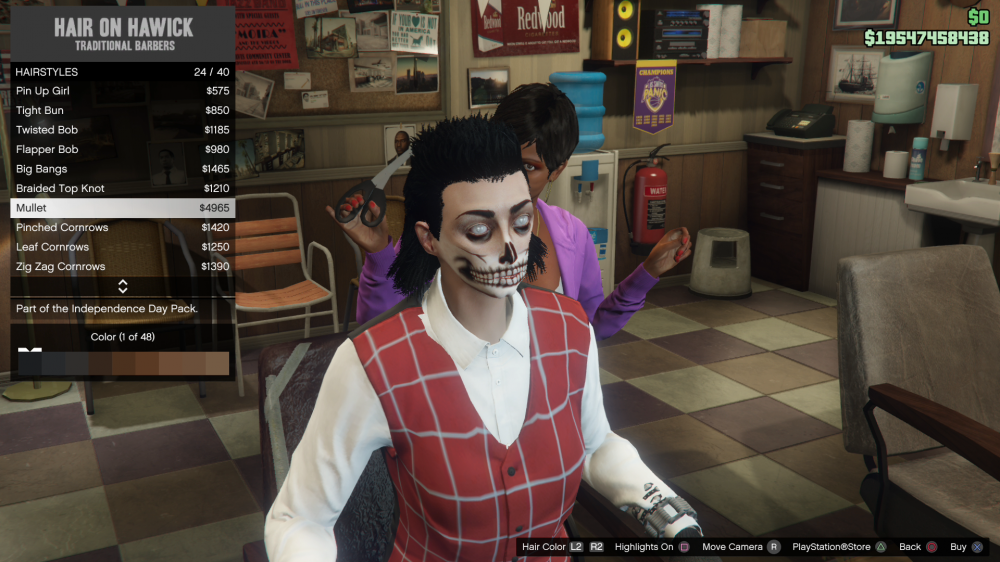
Task: Pick the Zig Zag Cornrows hairstyle
Action: click(x=122, y=267)
